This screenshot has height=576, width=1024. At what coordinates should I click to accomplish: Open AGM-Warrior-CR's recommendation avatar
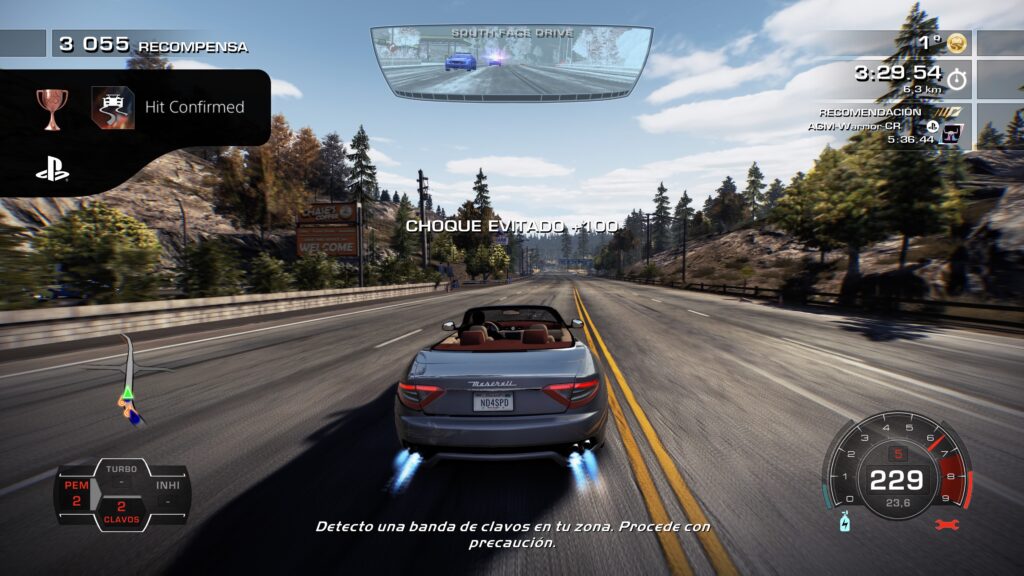pos(950,132)
